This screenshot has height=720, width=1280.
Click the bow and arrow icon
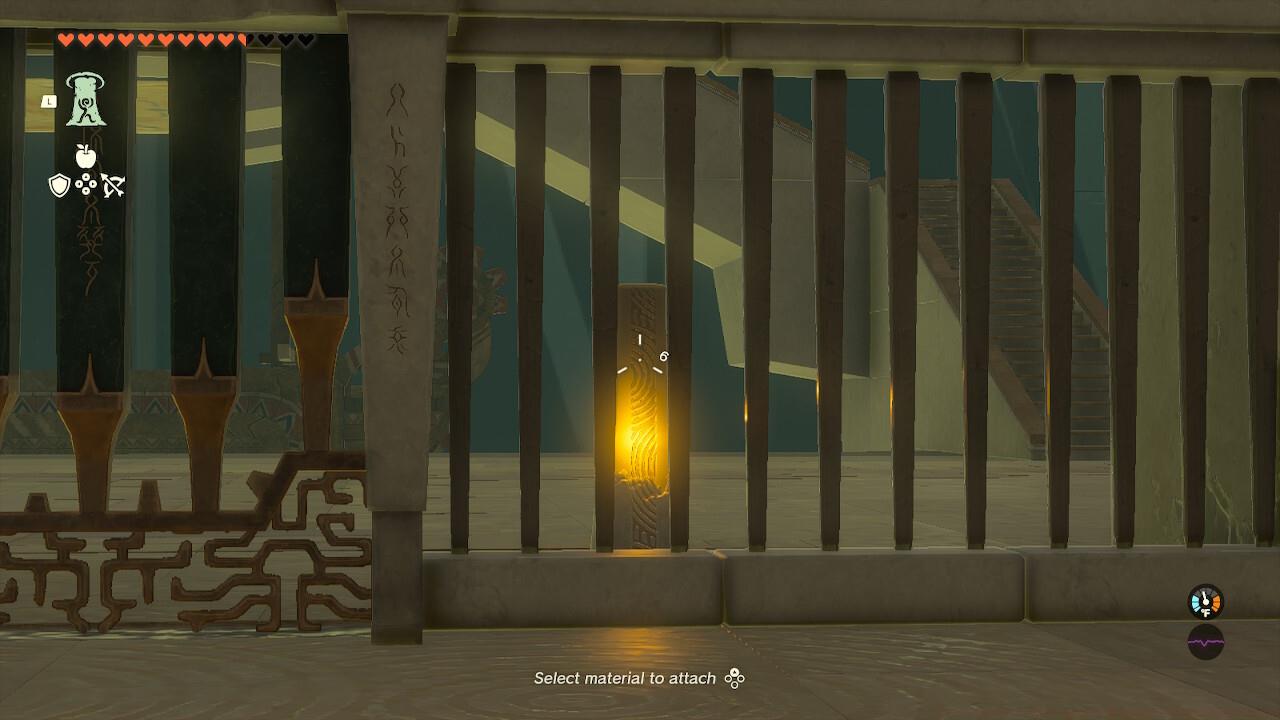click(x=114, y=185)
